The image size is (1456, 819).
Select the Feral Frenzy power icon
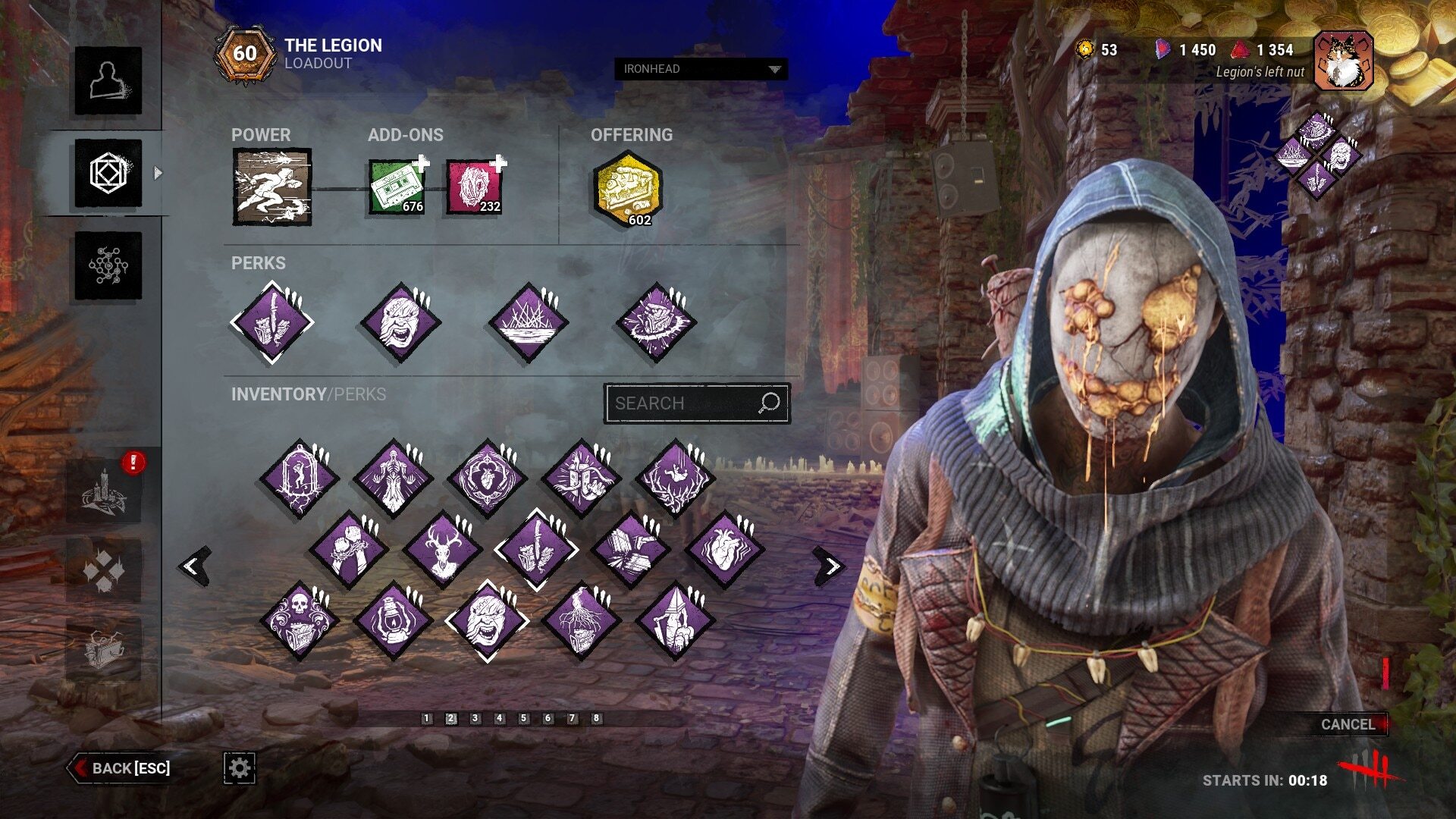click(x=271, y=187)
